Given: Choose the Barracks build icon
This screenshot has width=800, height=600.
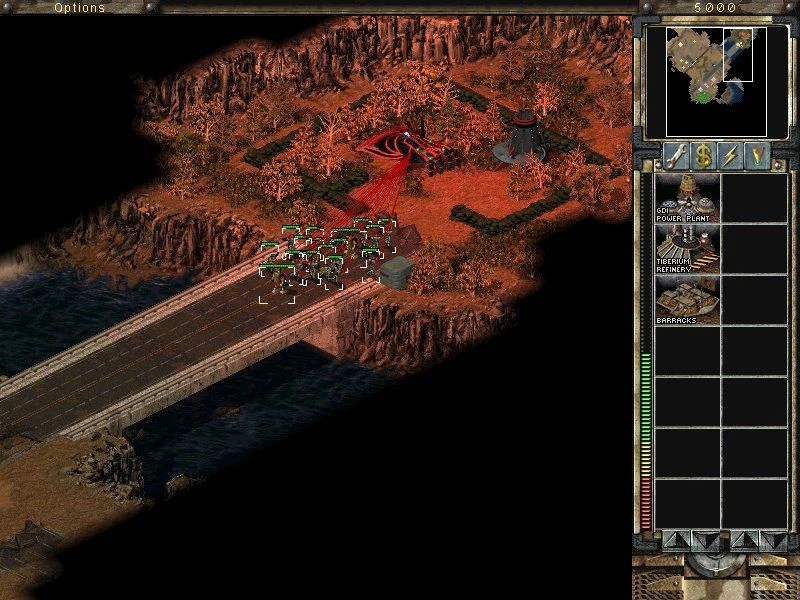Looking at the screenshot, I should (x=686, y=299).
